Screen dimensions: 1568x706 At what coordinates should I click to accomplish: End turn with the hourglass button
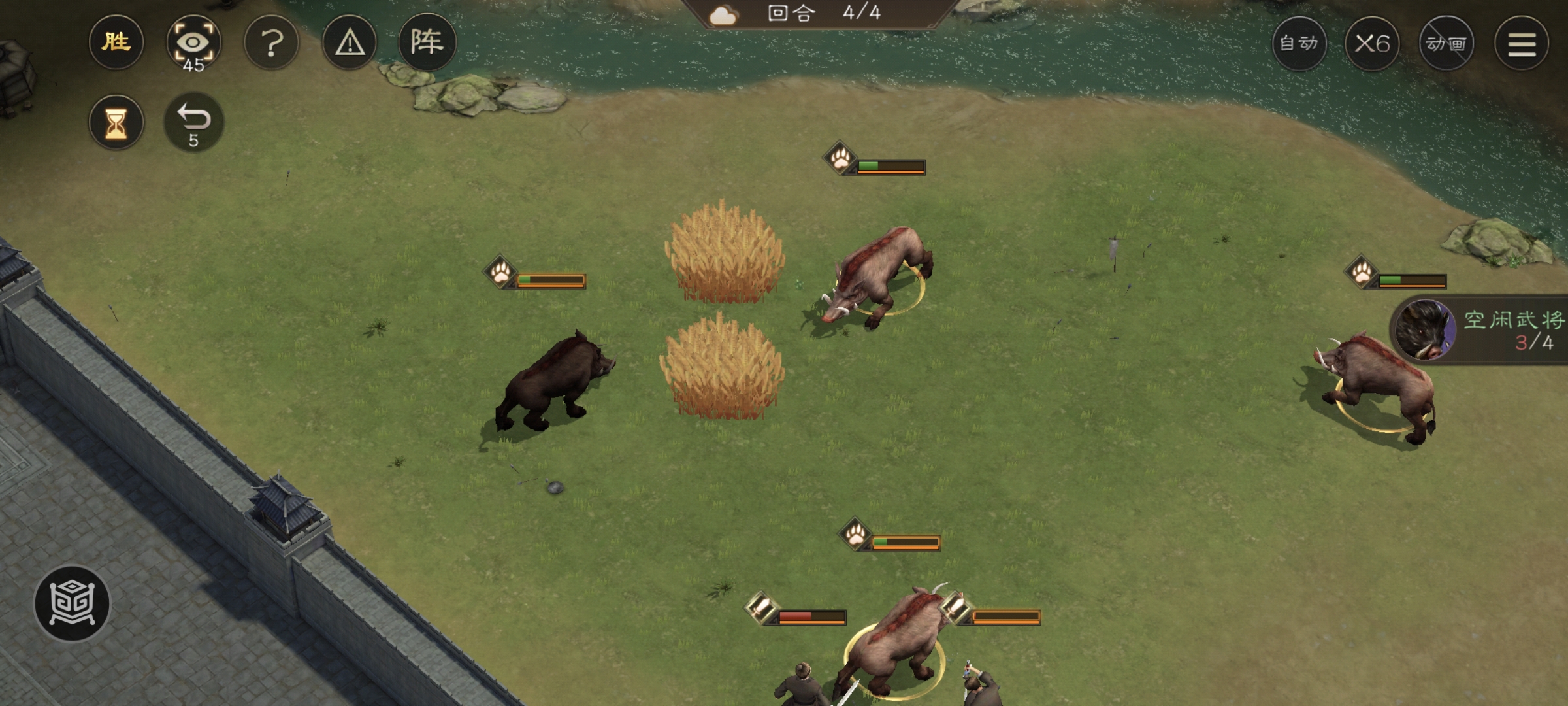[116, 123]
